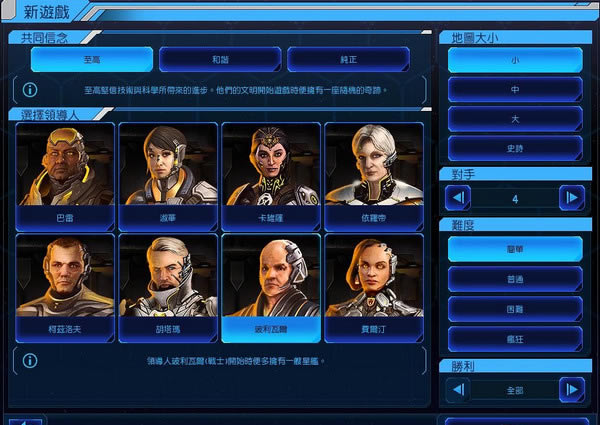Viewport: 600px width, 425px height.
Task: Increase the number of opponents
Action: pyautogui.click(x=572, y=198)
